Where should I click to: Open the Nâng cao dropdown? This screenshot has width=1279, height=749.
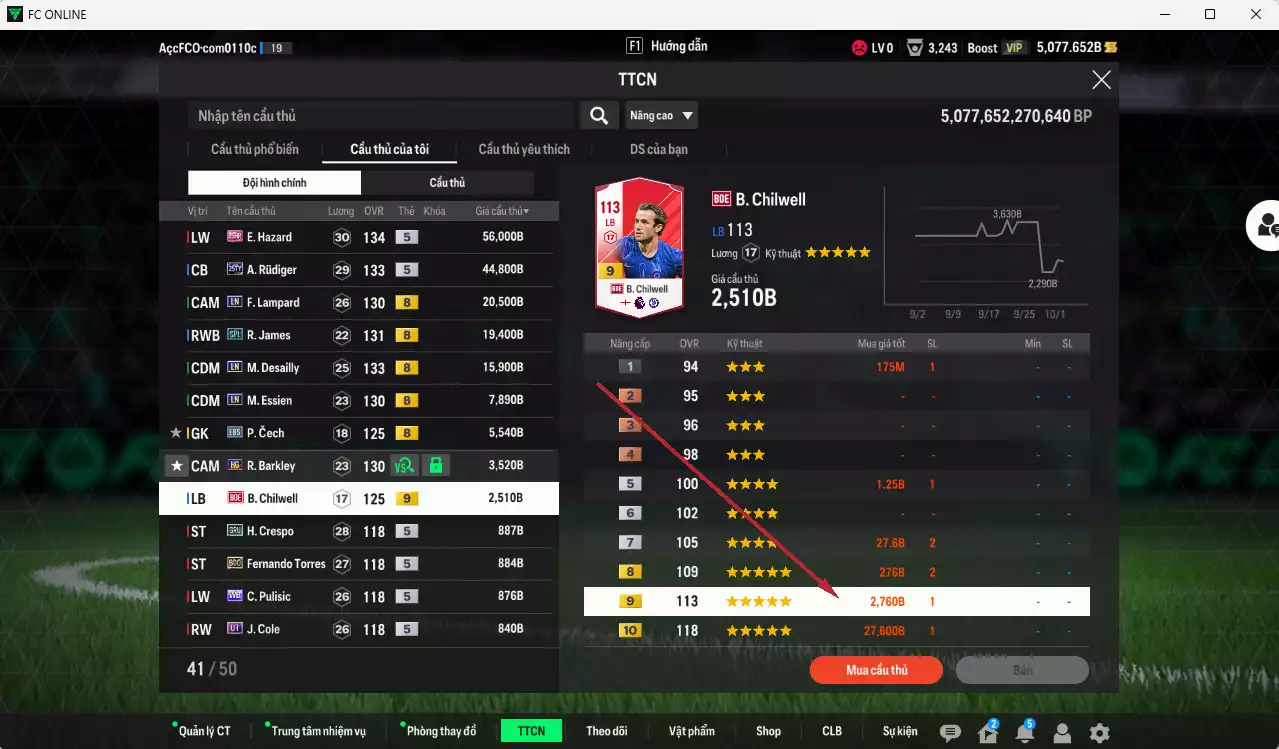tap(661, 116)
